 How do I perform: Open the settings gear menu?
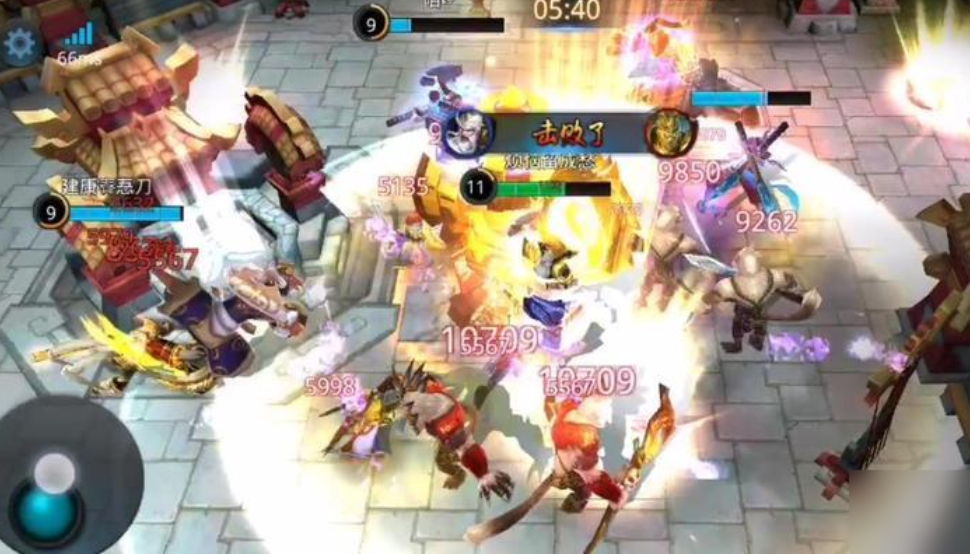tap(20, 45)
